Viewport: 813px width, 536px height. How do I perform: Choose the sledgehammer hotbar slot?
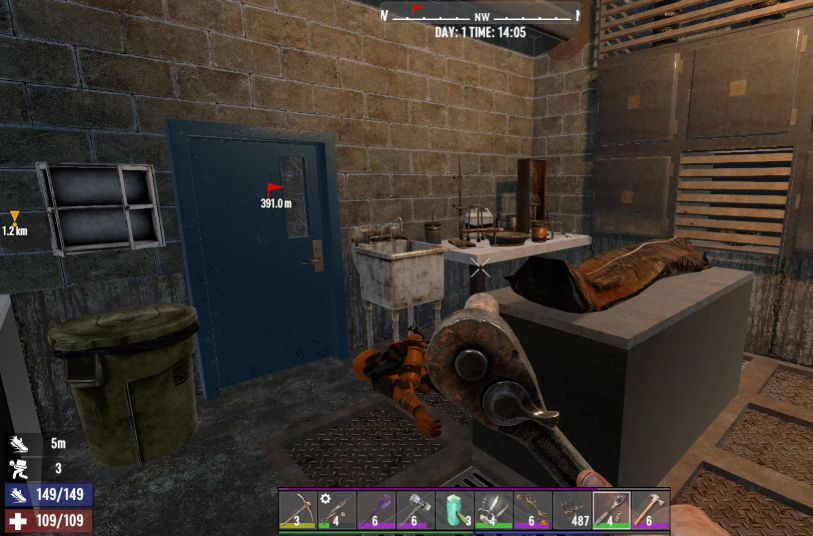(x=414, y=508)
